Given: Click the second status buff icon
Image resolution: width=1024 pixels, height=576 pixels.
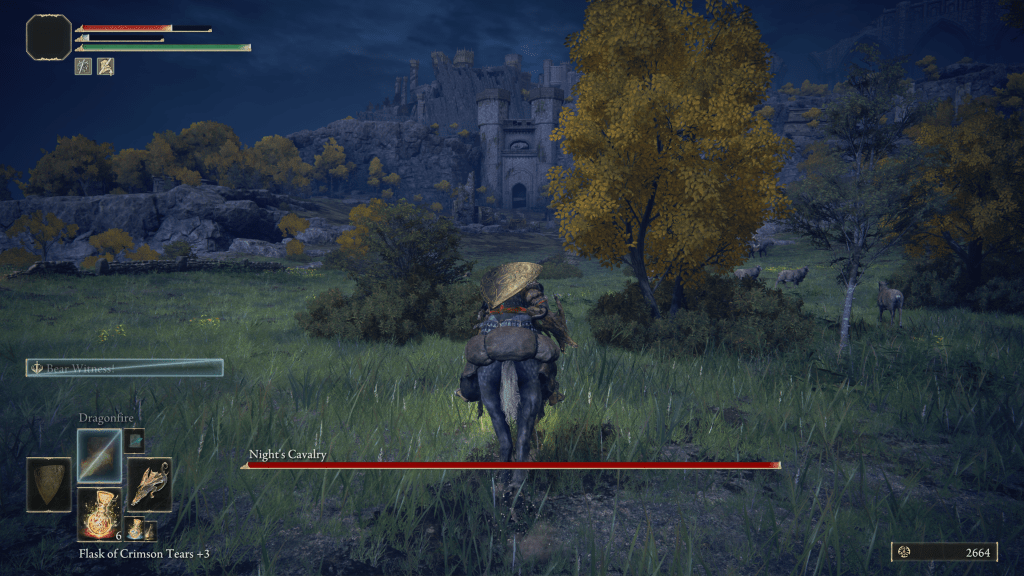Looking at the screenshot, I should pyautogui.click(x=105, y=66).
